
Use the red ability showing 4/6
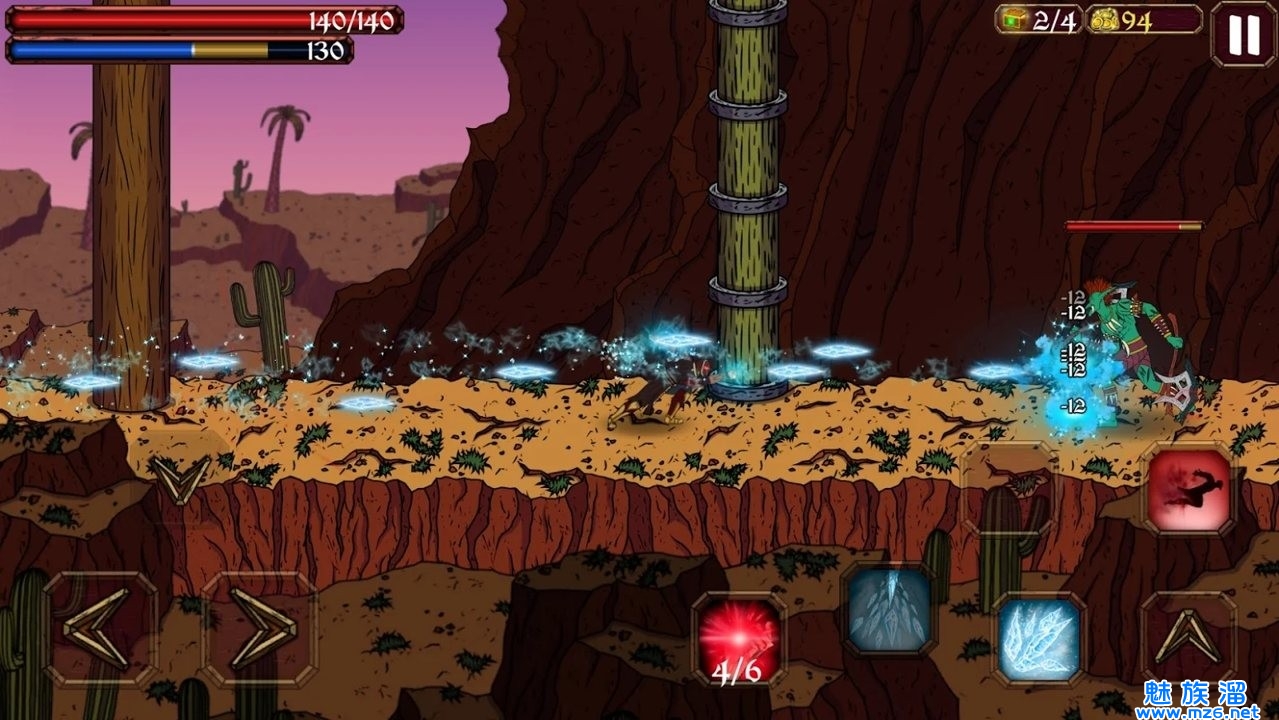(739, 638)
